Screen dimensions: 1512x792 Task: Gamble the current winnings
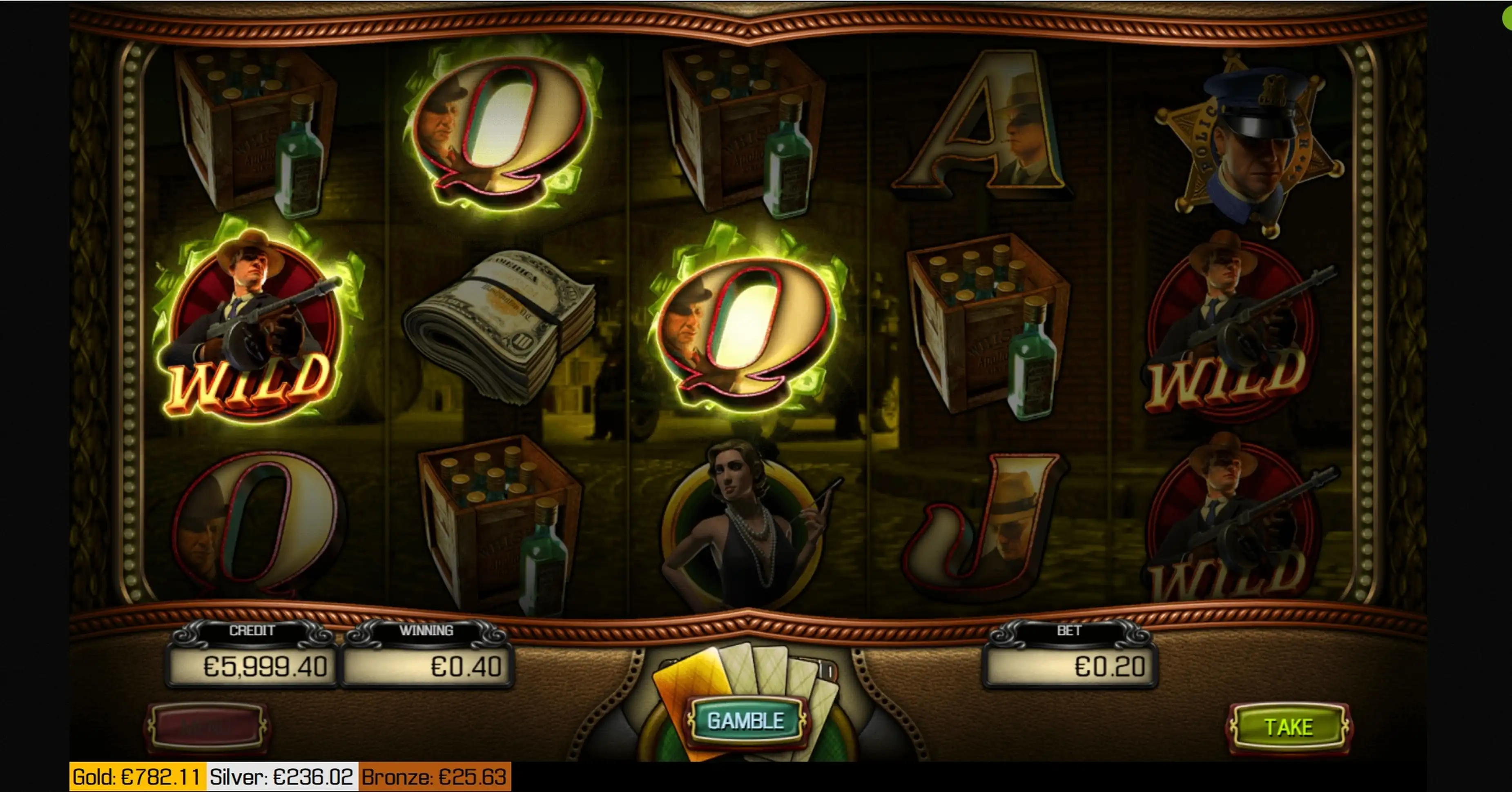pyautogui.click(x=745, y=721)
